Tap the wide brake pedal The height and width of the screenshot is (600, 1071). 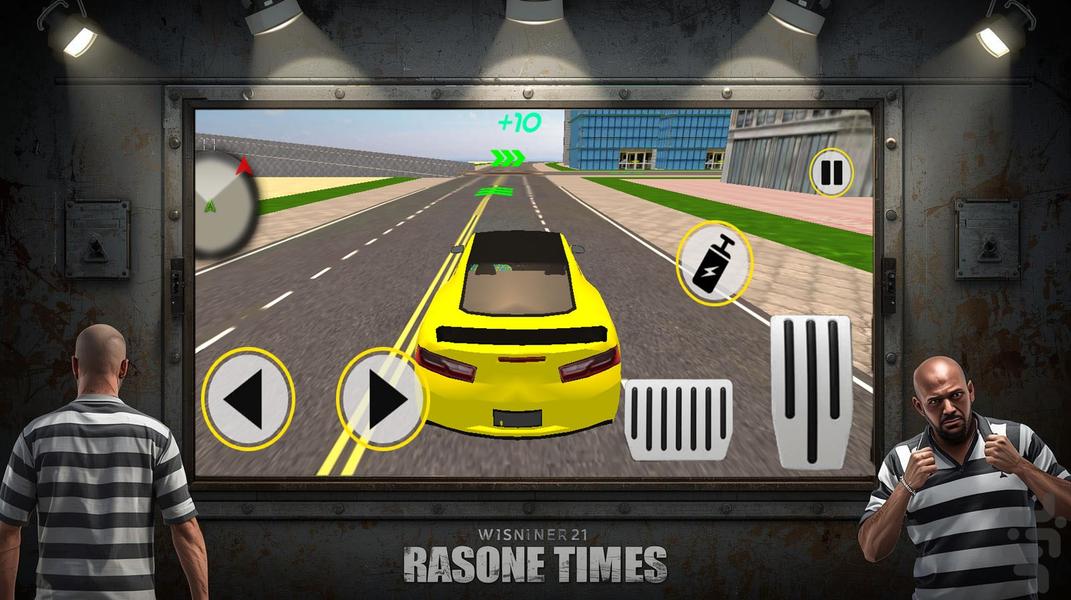pos(678,419)
